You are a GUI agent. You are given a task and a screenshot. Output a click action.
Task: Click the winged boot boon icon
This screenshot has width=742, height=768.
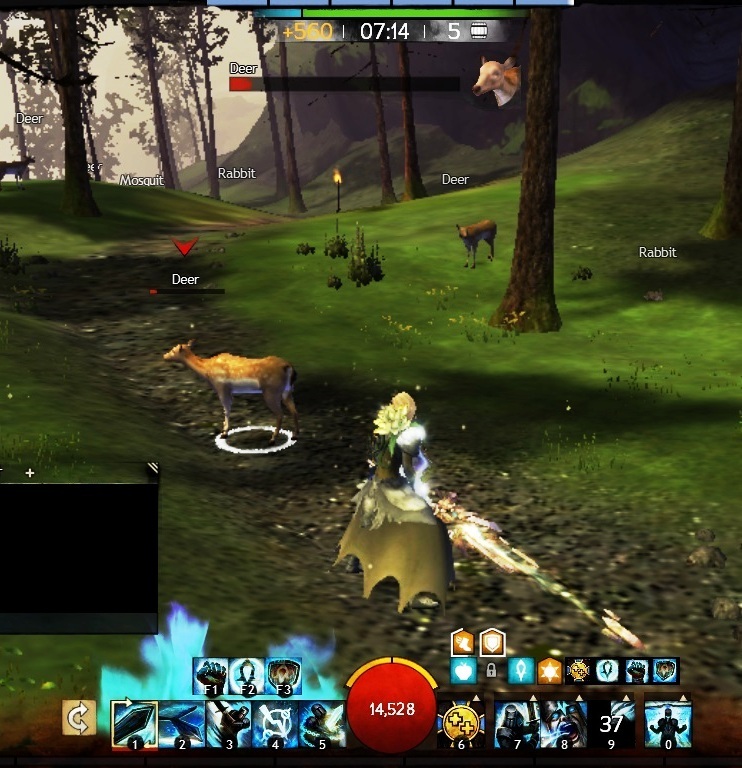463,642
